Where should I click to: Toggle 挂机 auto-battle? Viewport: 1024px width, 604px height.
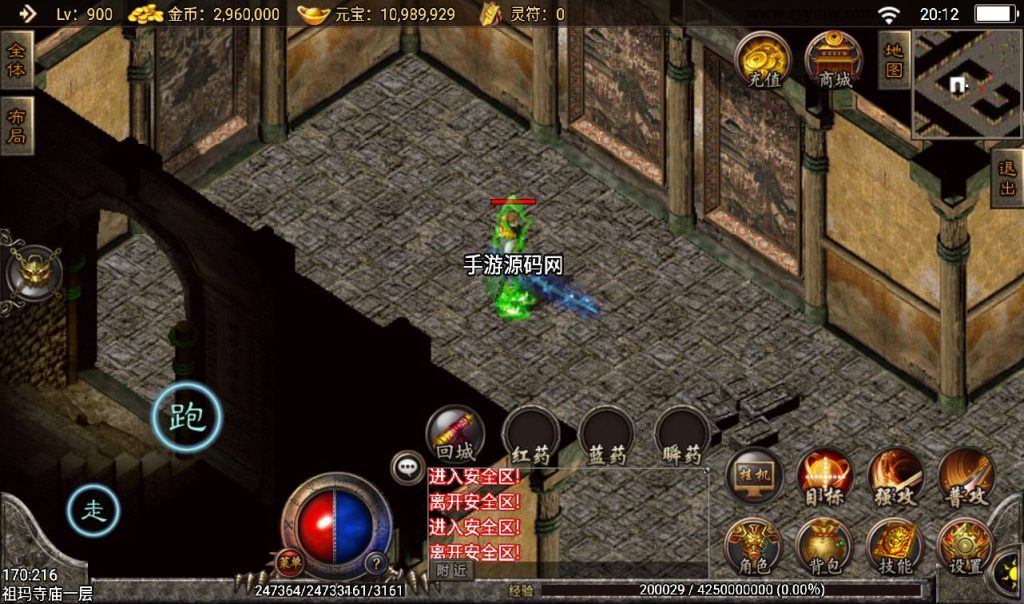tap(753, 476)
